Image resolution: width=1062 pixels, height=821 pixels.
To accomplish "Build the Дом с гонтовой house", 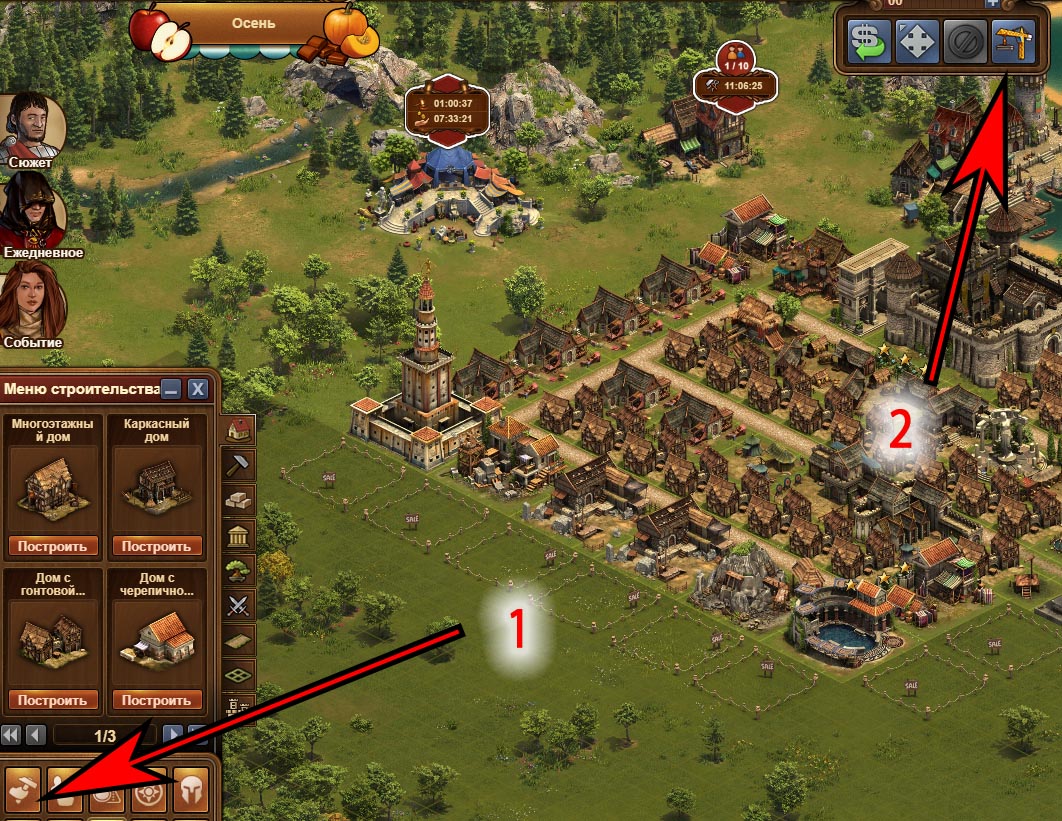I will (56, 700).
